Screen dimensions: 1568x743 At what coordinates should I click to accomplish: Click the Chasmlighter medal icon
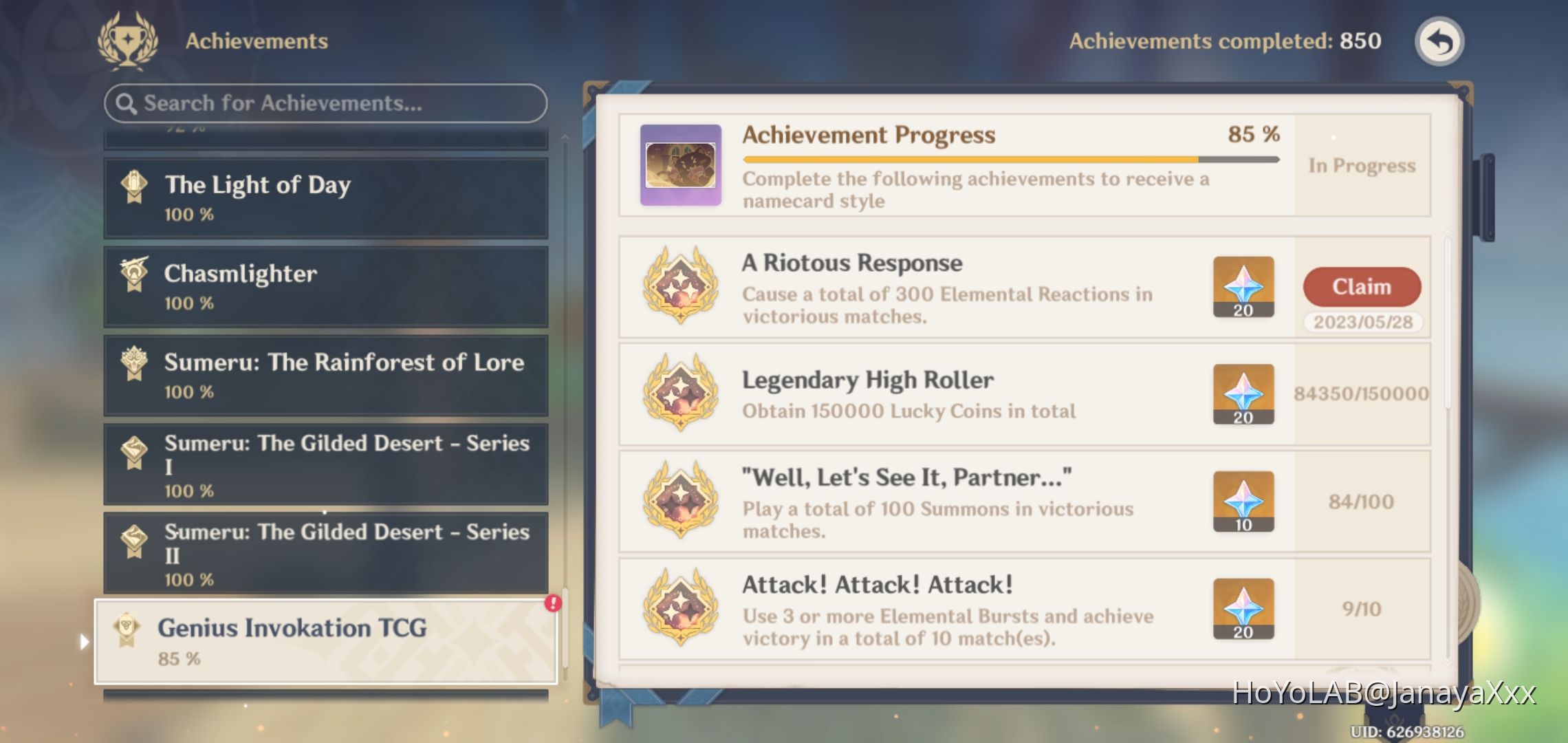(x=135, y=274)
